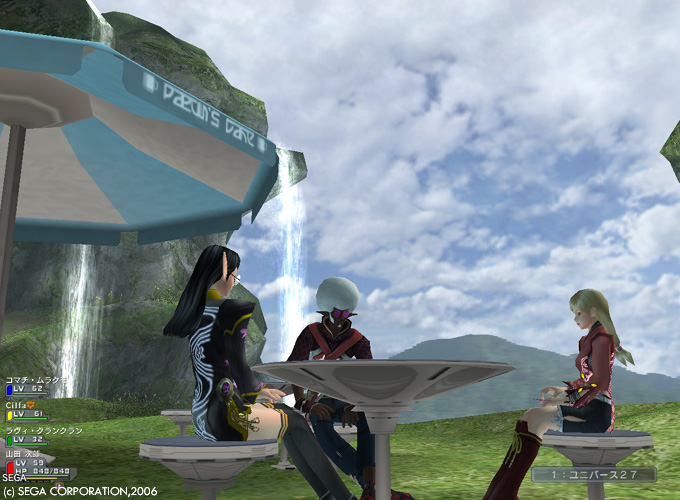Screen dimensions: 680x500
Task: Select party member ラヴィ・クランクラン
Action: point(36,430)
